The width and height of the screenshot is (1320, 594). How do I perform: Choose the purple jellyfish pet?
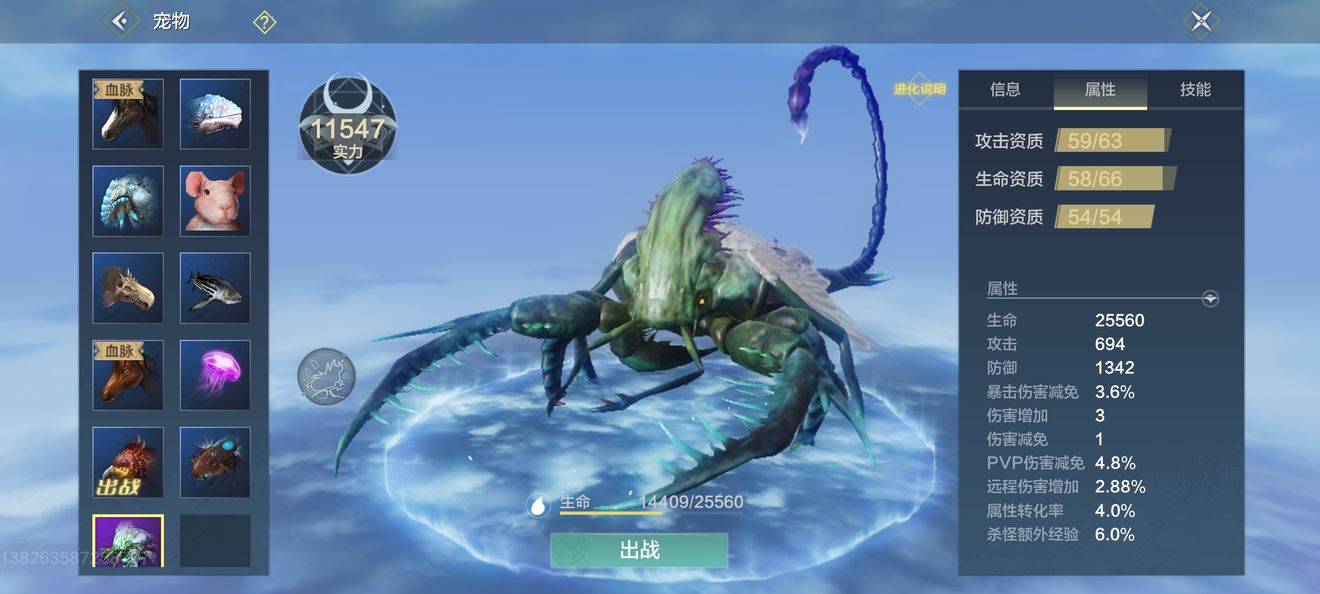click(x=215, y=375)
